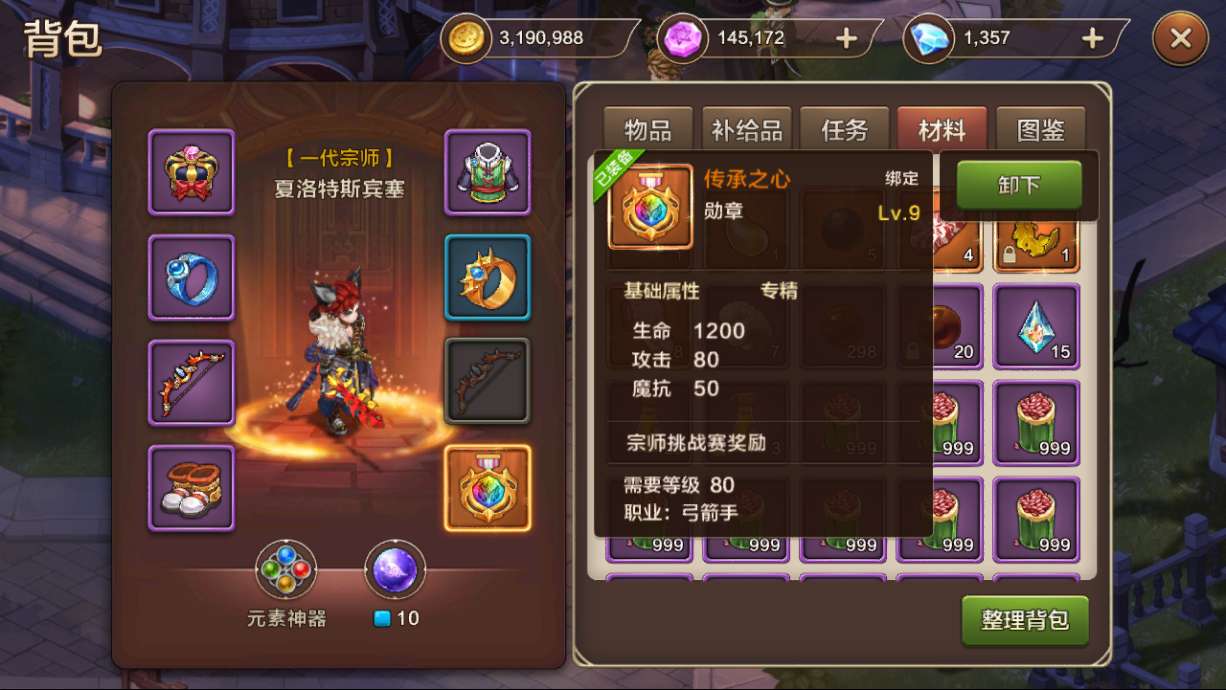Open the 元素神器 elemental artifact

286,572
